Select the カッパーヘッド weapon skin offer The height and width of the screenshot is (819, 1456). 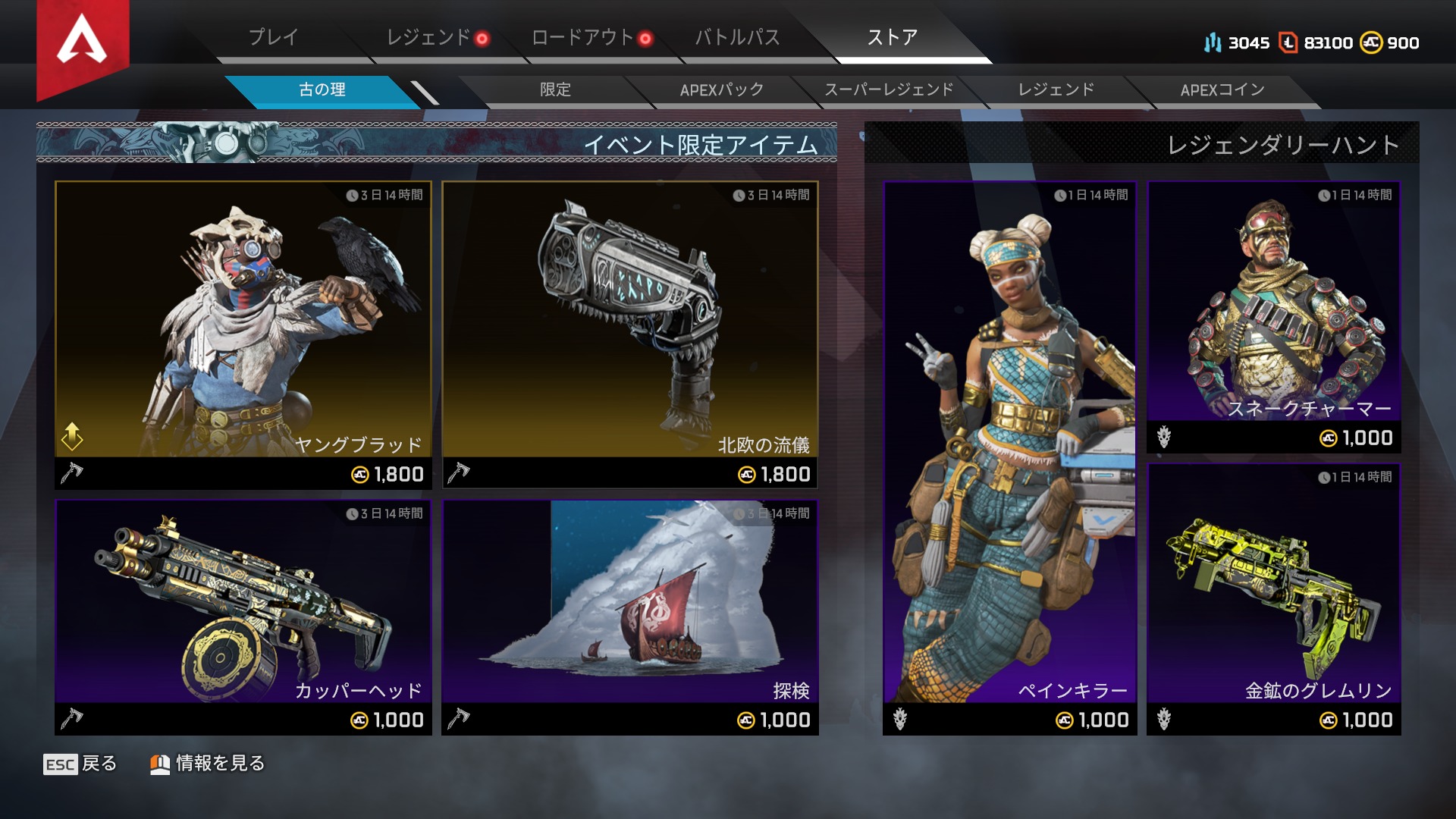pyautogui.click(x=243, y=616)
